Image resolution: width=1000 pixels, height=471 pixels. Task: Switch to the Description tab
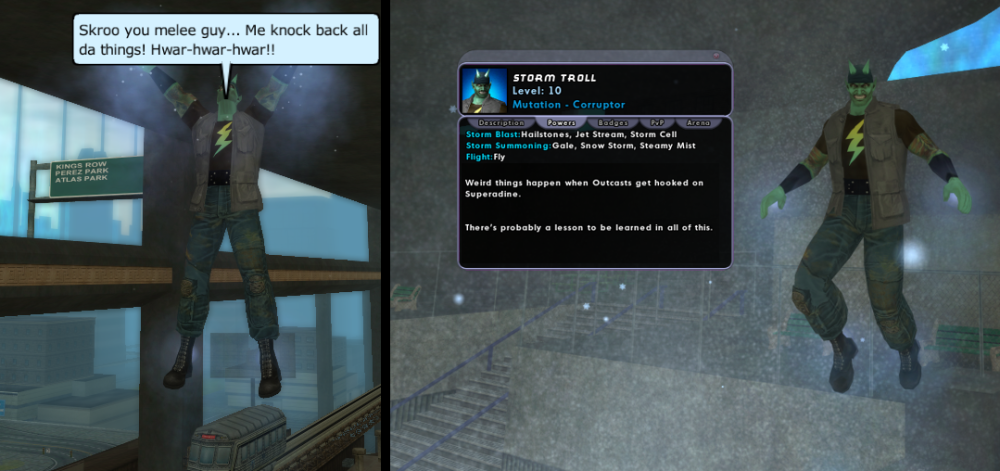pos(501,123)
